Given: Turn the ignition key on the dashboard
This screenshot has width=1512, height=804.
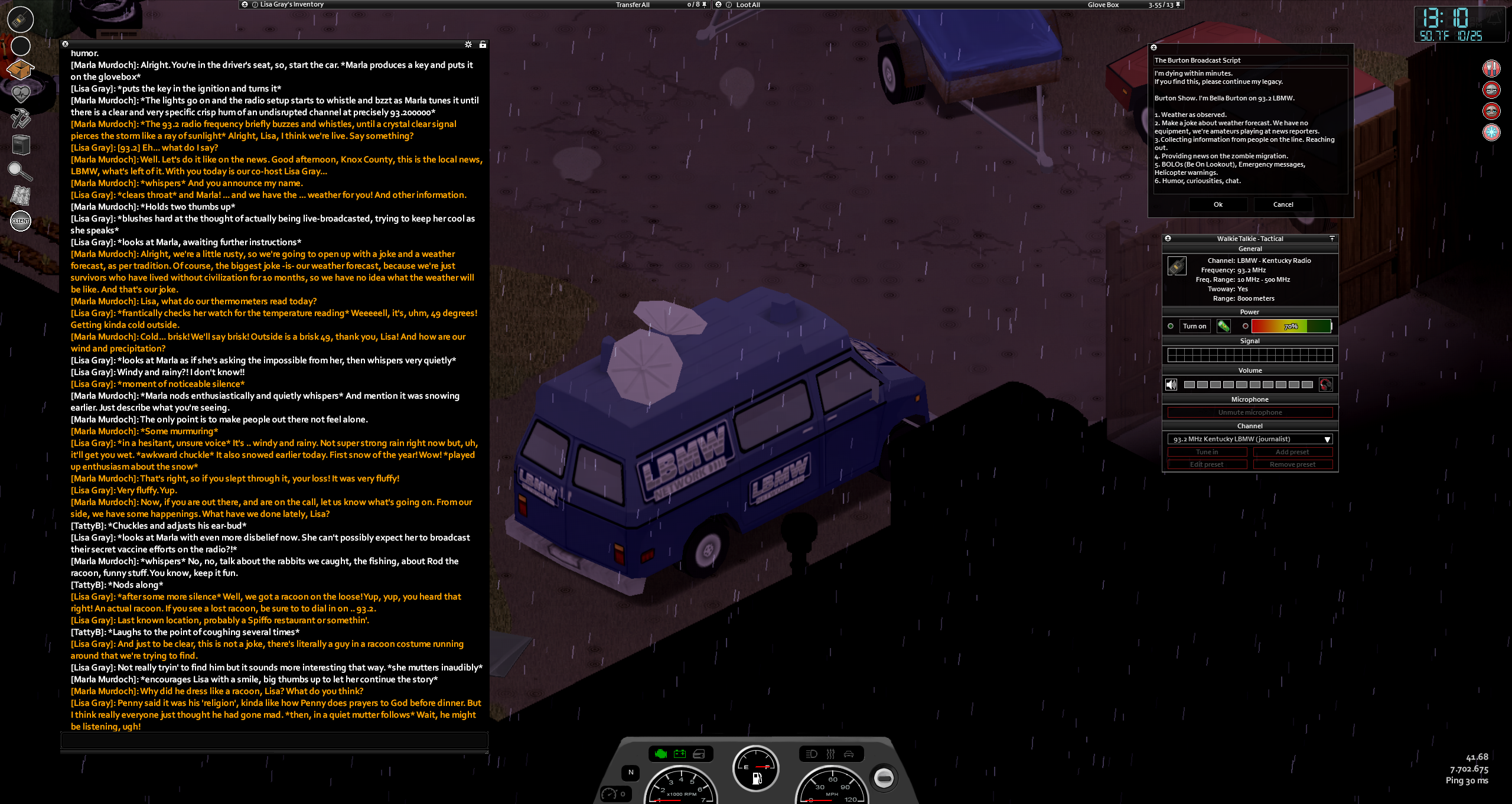Looking at the screenshot, I should click(x=884, y=777).
